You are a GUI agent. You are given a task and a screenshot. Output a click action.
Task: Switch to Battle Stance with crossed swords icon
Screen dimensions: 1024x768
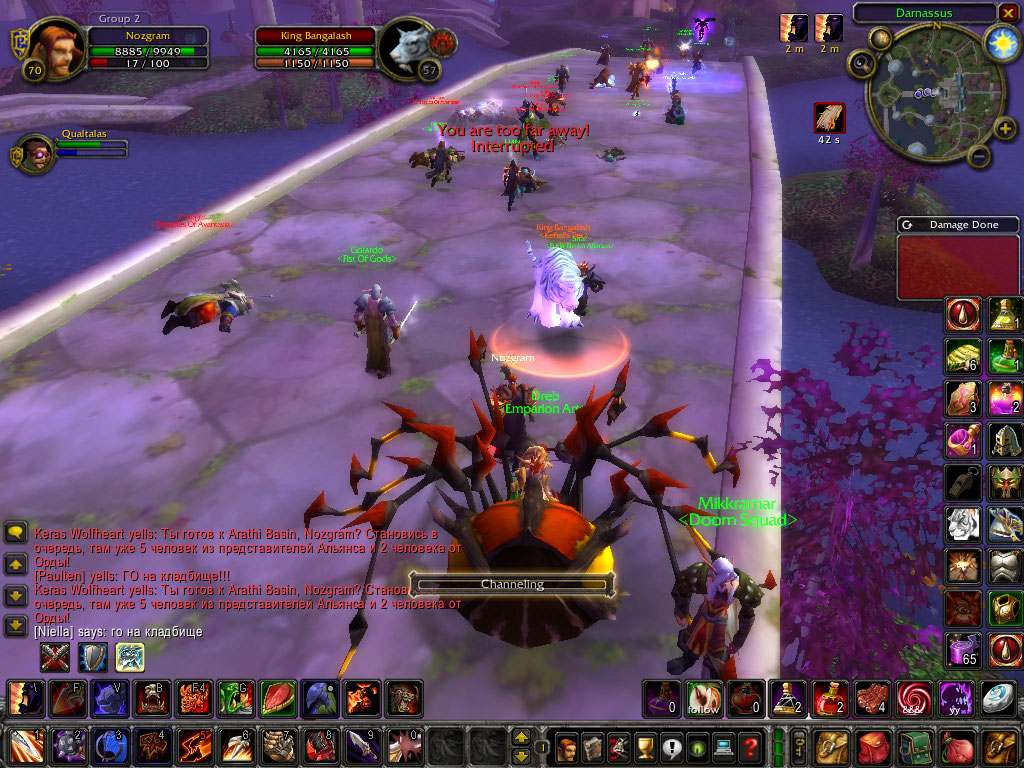(54, 657)
